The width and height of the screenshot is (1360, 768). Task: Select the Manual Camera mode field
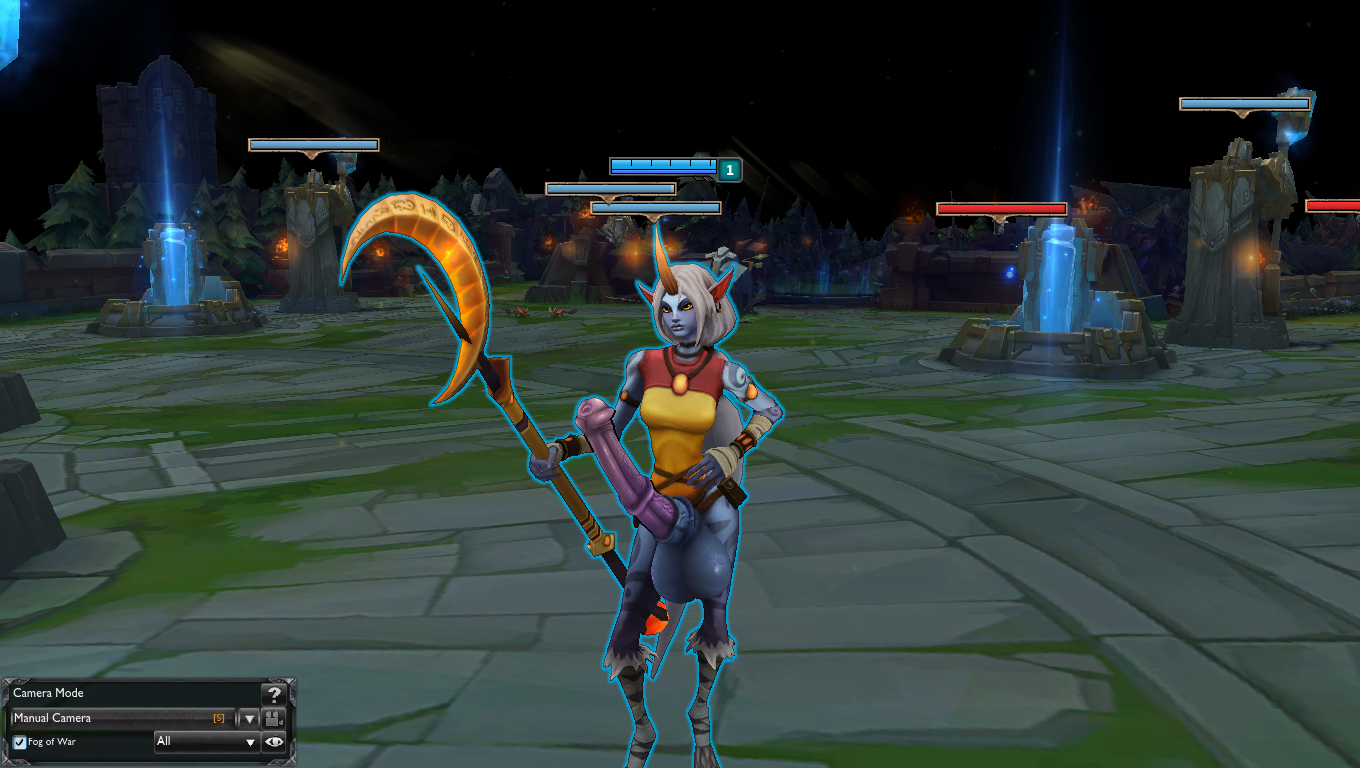click(120, 718)
